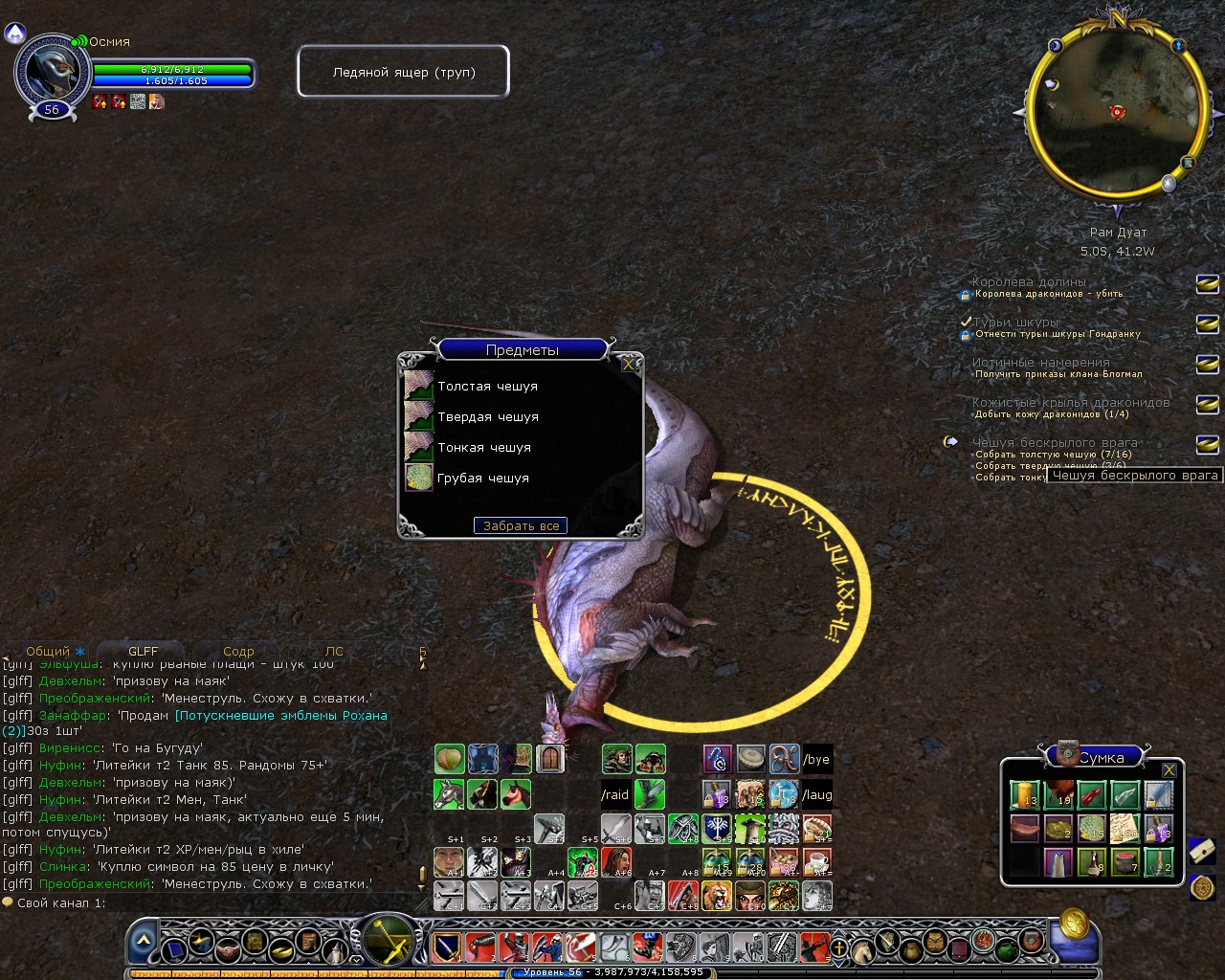Grab the Грубая чешуя item
1225x980 pixels.
click(482, 479)
